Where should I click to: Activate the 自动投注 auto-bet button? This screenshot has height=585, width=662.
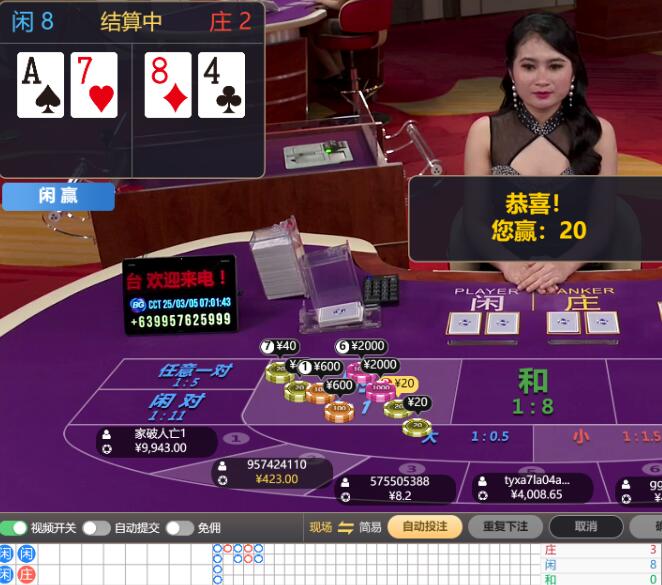click(x=424, y=527)
